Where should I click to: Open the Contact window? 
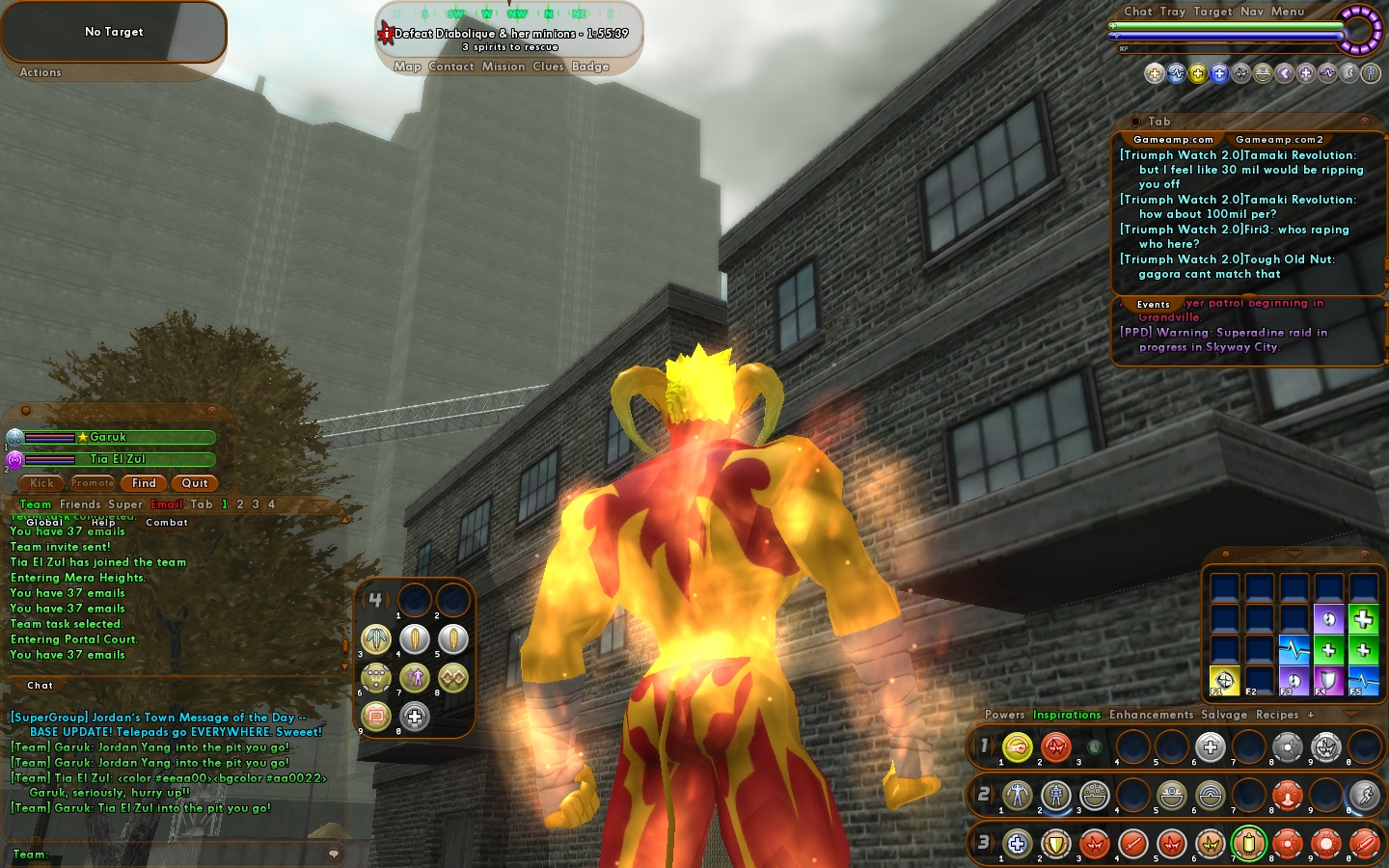click(x=451, y=67)
